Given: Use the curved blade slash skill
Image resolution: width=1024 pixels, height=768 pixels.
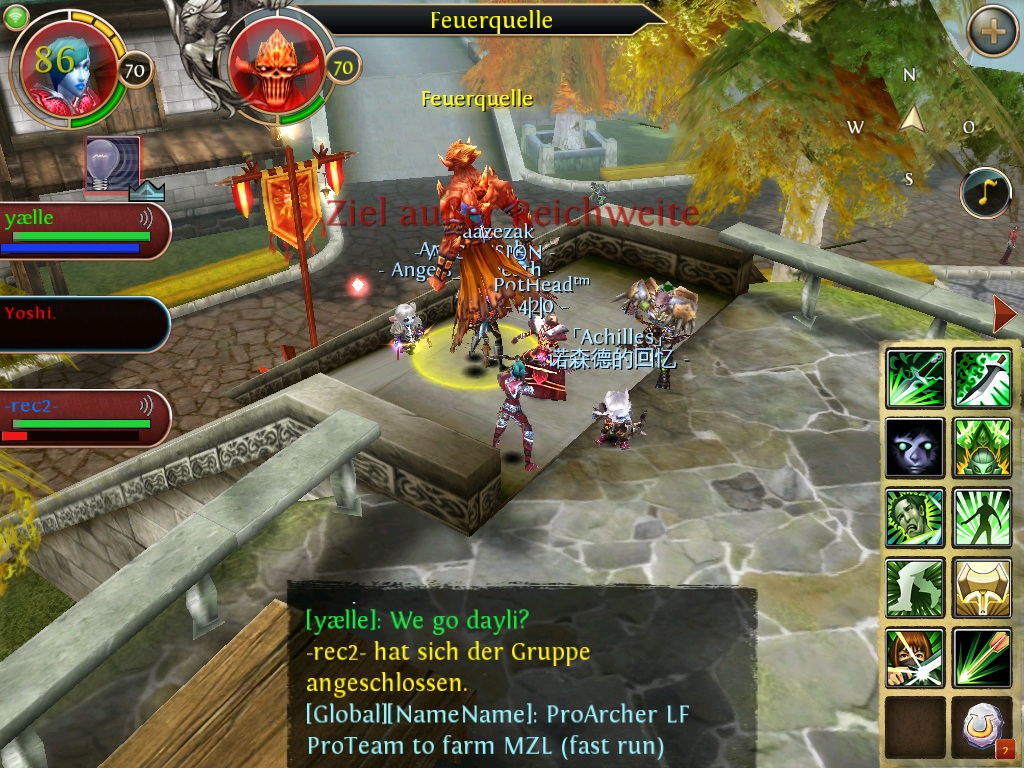Looking at the screenshot, I should tap(982, 378).
